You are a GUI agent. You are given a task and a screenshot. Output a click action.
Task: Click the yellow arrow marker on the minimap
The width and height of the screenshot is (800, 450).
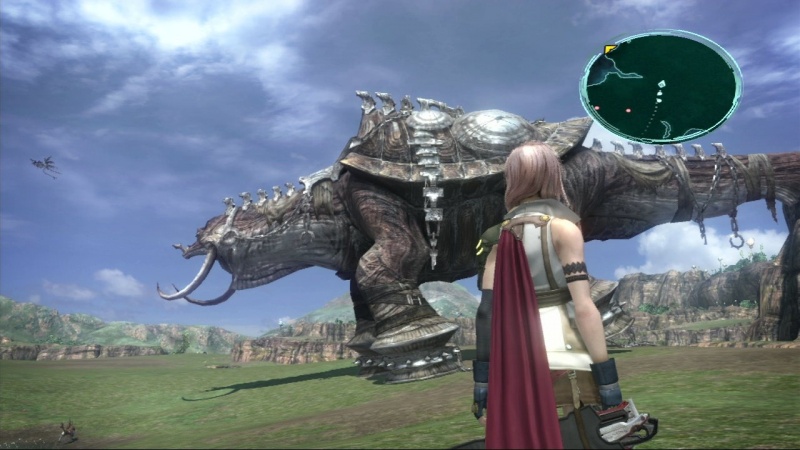[610, 49]
